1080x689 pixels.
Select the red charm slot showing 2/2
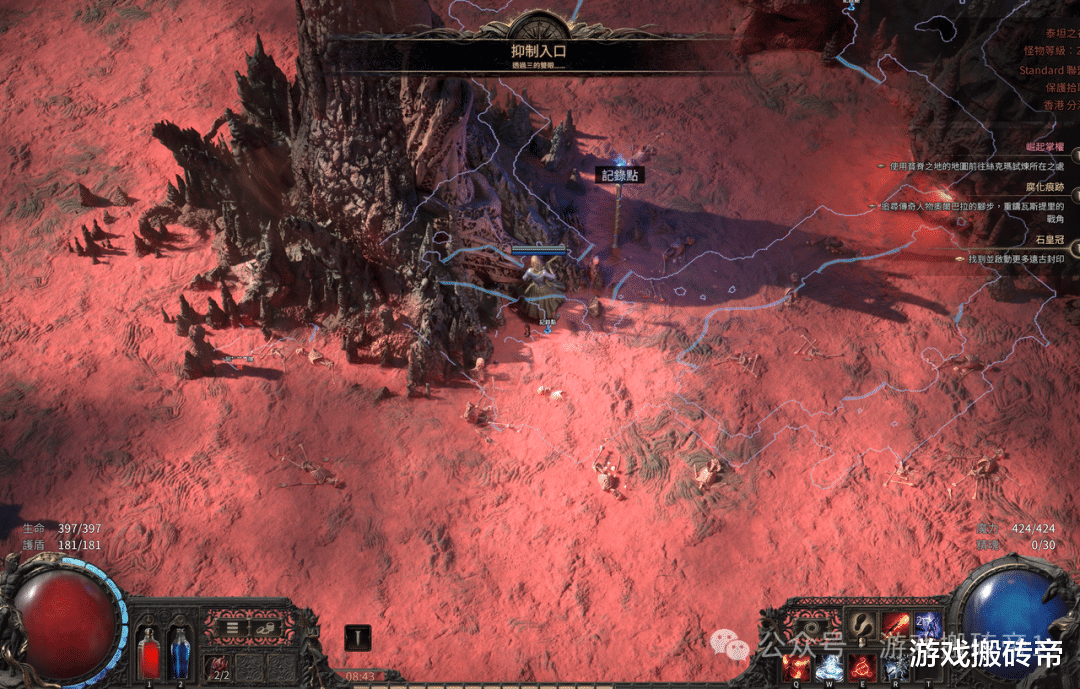(x=218, y=667)
